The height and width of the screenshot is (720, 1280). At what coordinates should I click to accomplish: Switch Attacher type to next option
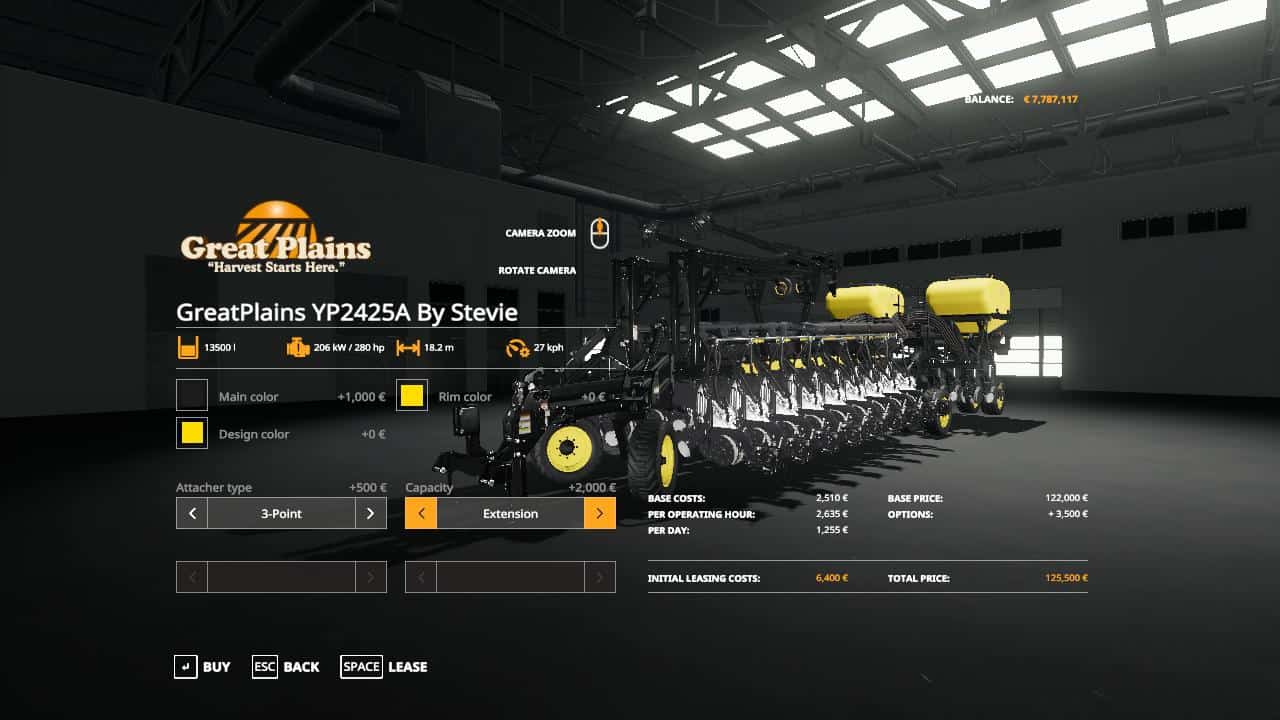(370, 513)
